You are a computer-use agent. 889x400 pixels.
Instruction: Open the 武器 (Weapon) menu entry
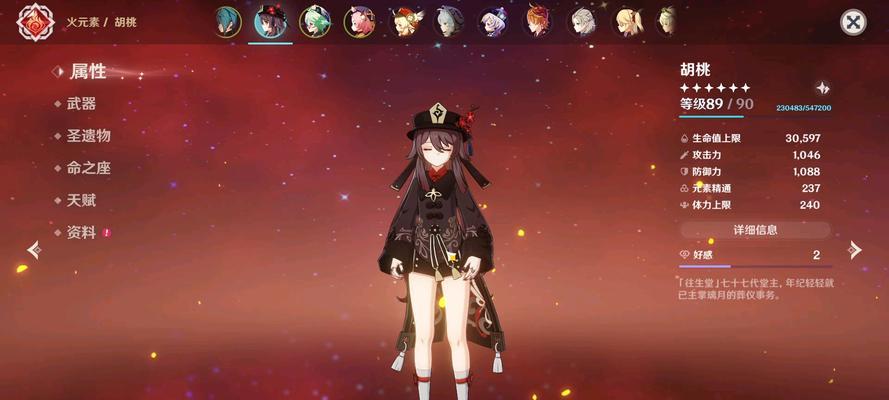tap(81, 104)
